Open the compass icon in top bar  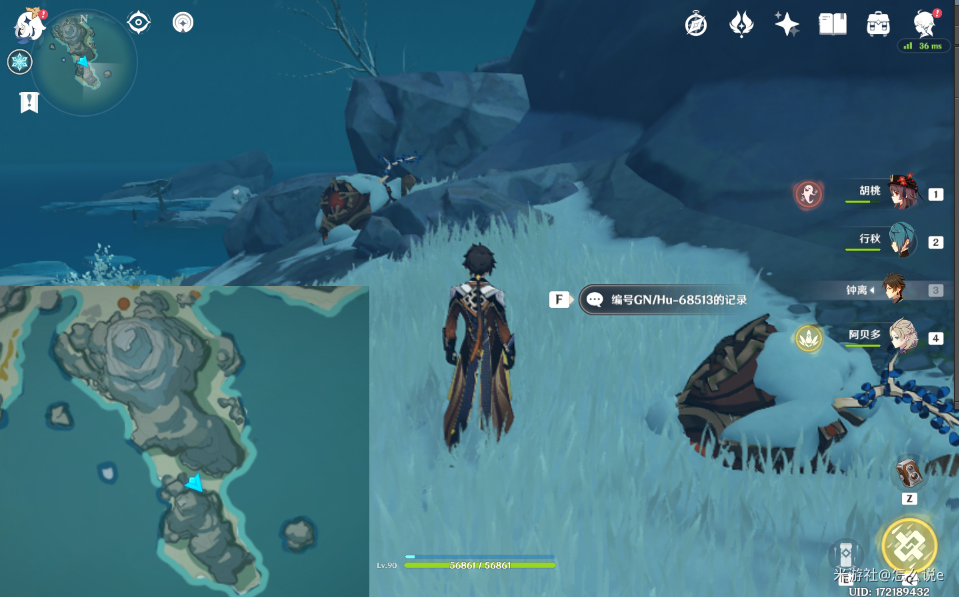point(696,24)
